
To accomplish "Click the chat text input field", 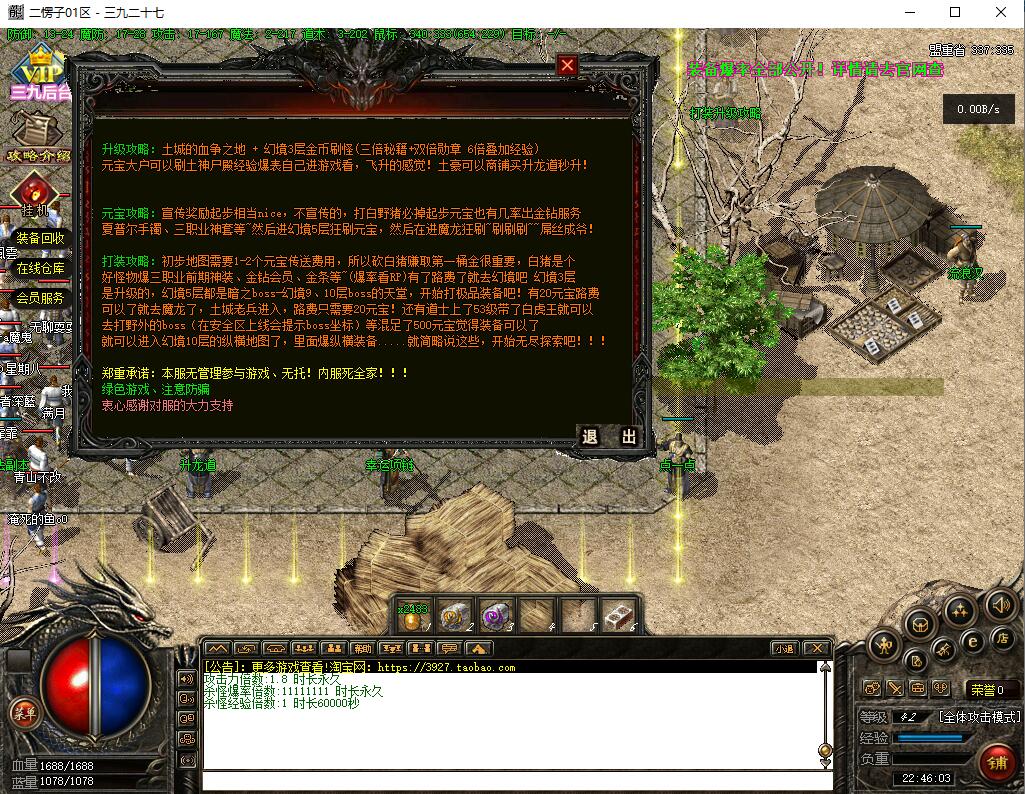I will (510, 780).
